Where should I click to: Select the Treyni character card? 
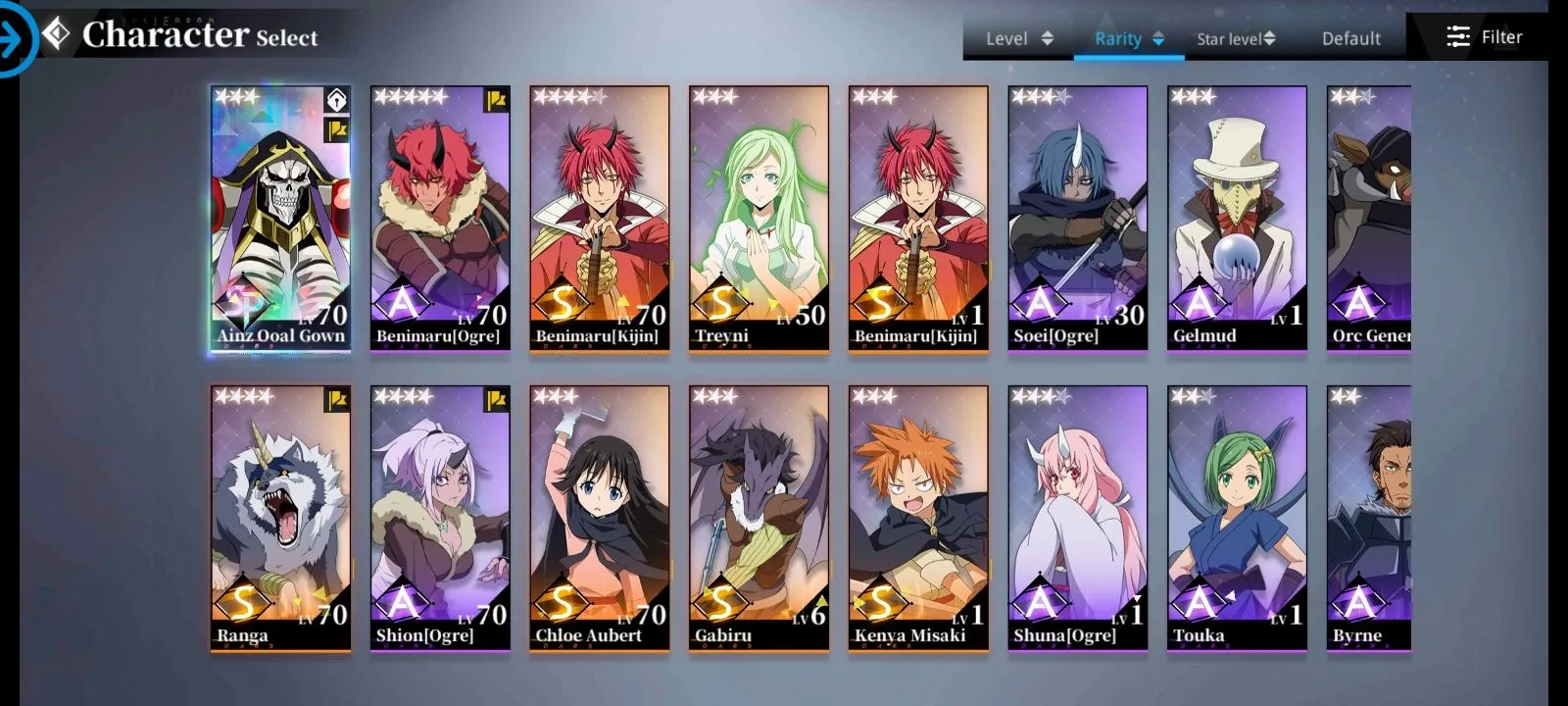[x=759, y=218]
